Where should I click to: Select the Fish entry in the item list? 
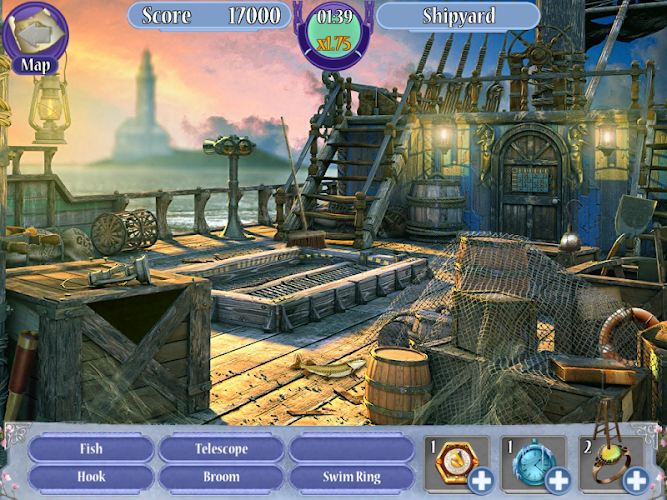click(91, 449)
